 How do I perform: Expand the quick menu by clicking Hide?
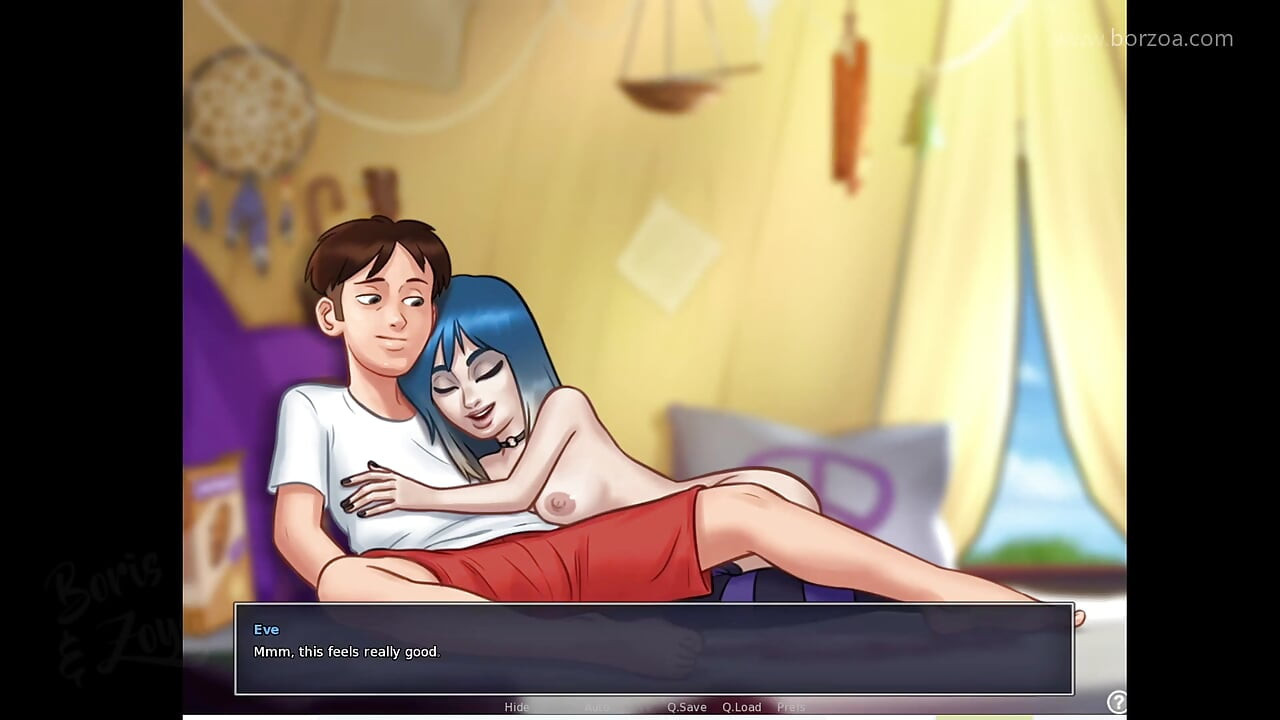click(x=517, y=707)
